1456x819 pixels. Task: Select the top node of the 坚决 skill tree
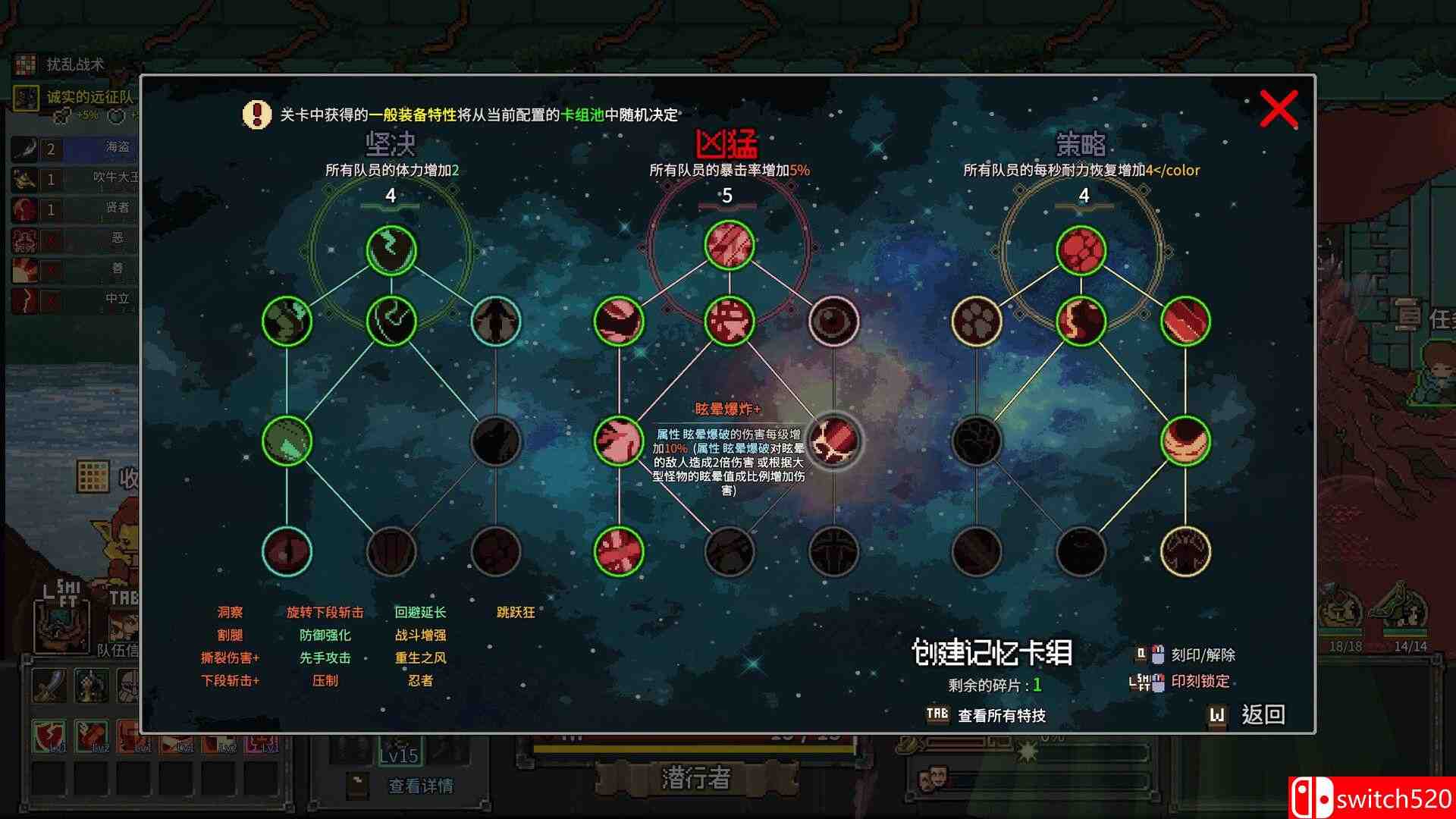click(x=391, y=248)
